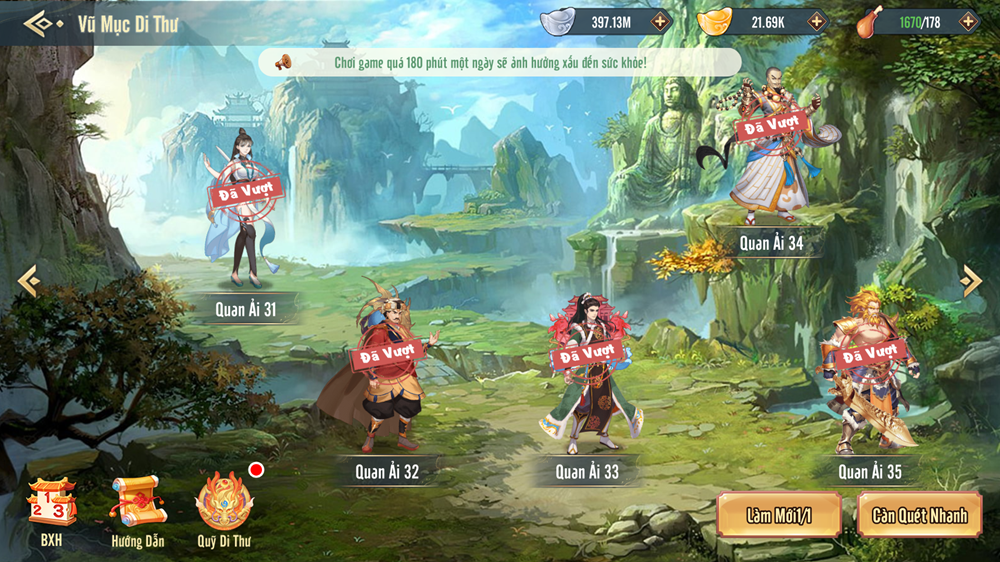Screen dimensions: 1000x562
Task: Open the Quan Ải 34 stage
Action: [771, 150]
